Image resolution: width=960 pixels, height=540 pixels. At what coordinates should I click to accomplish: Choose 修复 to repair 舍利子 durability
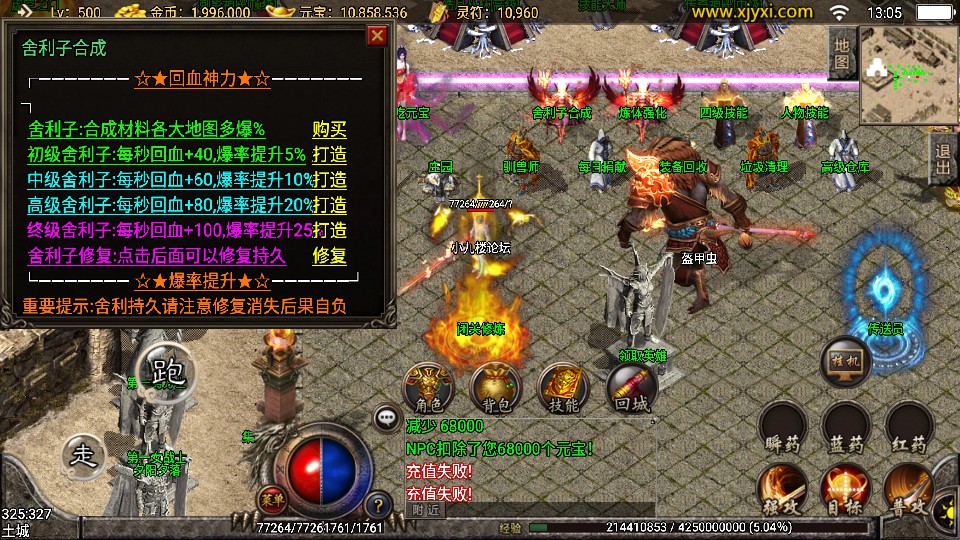pos(329,256)
